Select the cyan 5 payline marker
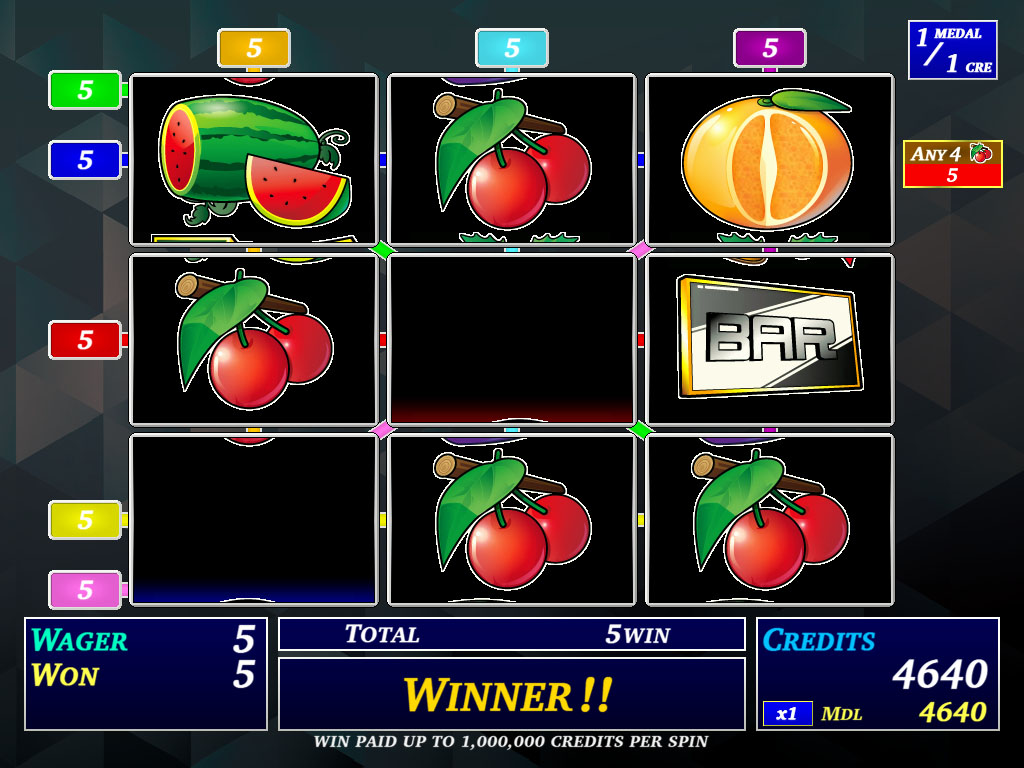The width and height of the screenshot is (1024, 768). (512, 48)
